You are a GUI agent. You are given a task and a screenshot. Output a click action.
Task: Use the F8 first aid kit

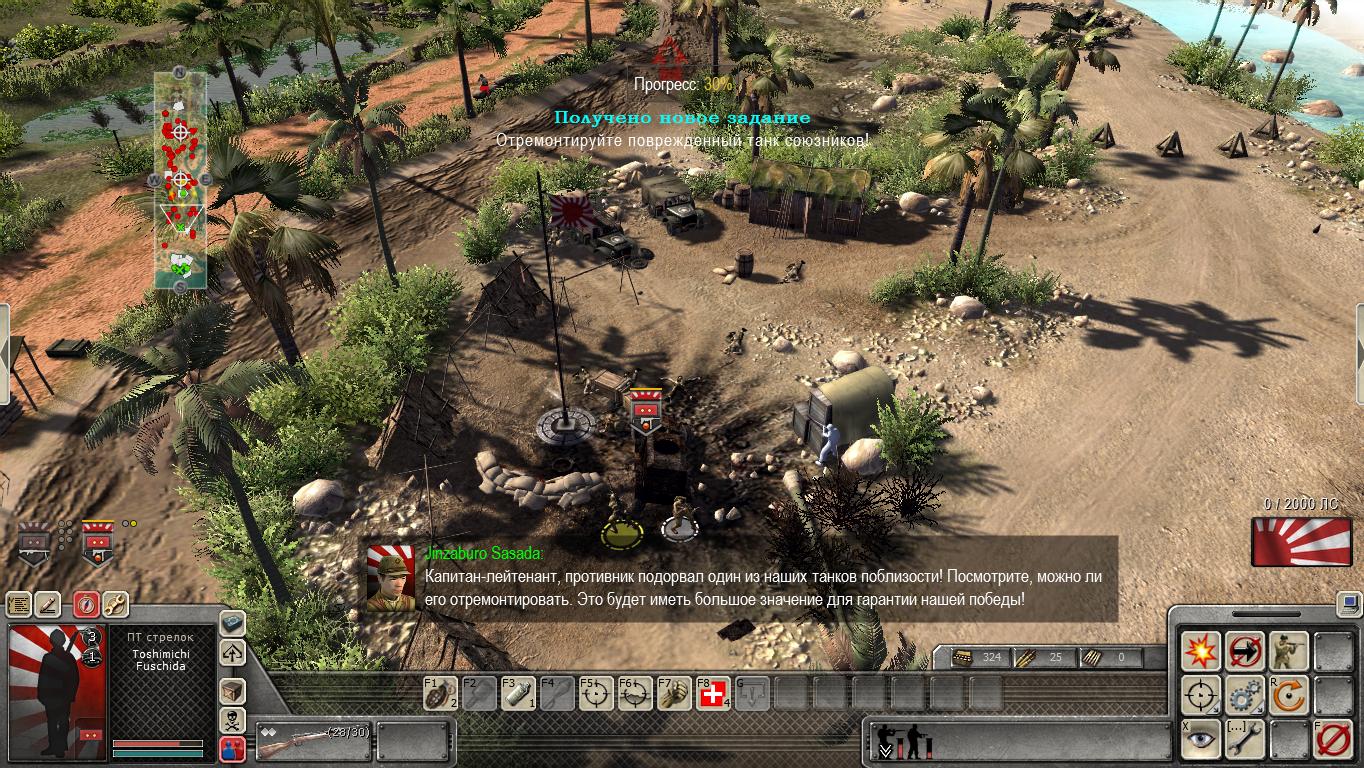[x=713, y=693]
